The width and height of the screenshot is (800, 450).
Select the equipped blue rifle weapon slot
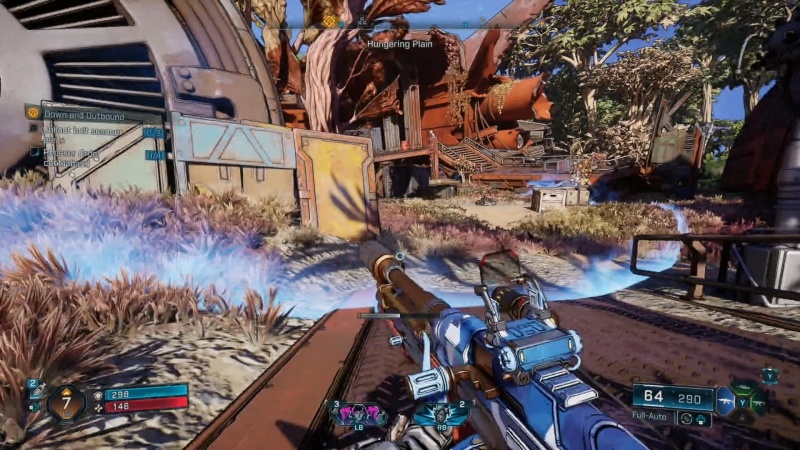726,401
